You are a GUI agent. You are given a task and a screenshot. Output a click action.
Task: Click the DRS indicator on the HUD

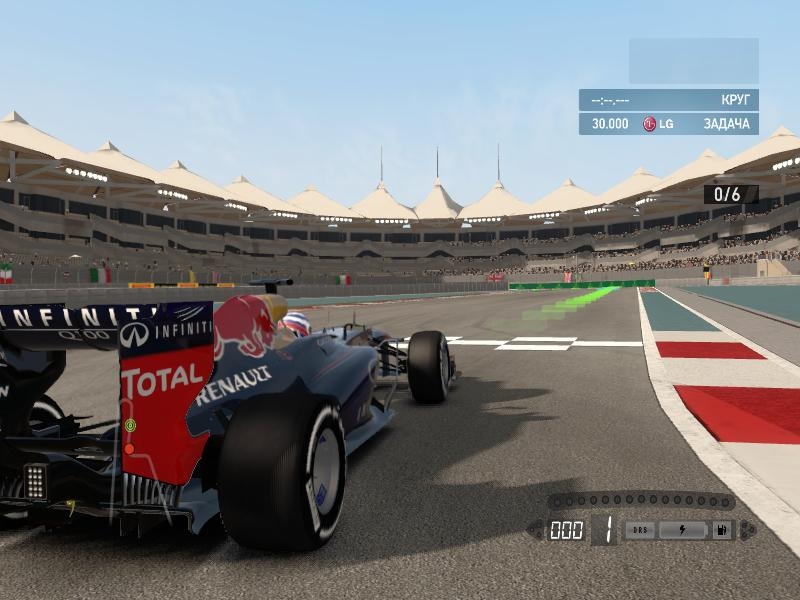(x=641, y=530)
